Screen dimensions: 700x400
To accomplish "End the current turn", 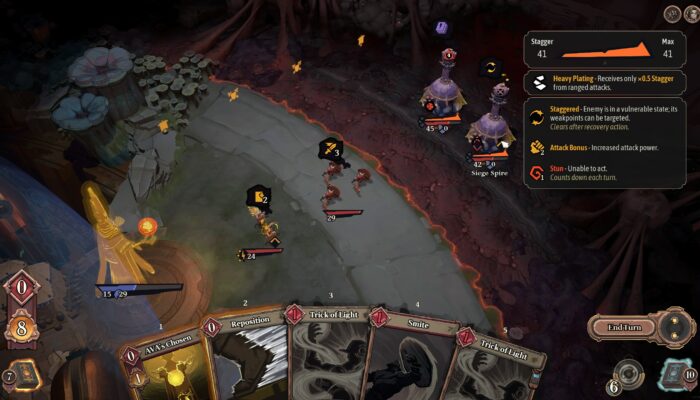I will 624,326.
